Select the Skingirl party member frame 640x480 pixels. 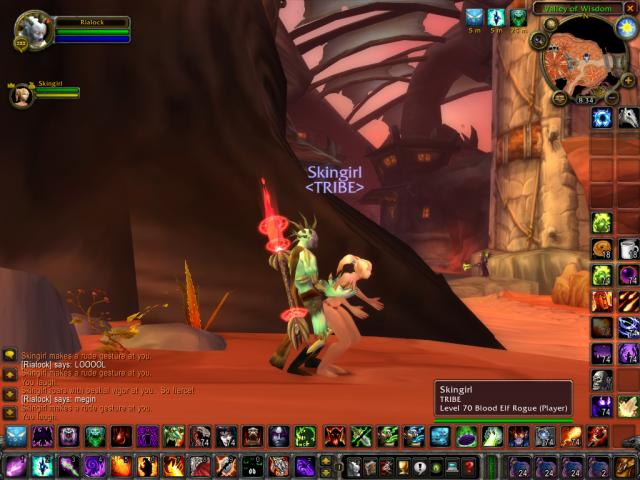[22, 94]
